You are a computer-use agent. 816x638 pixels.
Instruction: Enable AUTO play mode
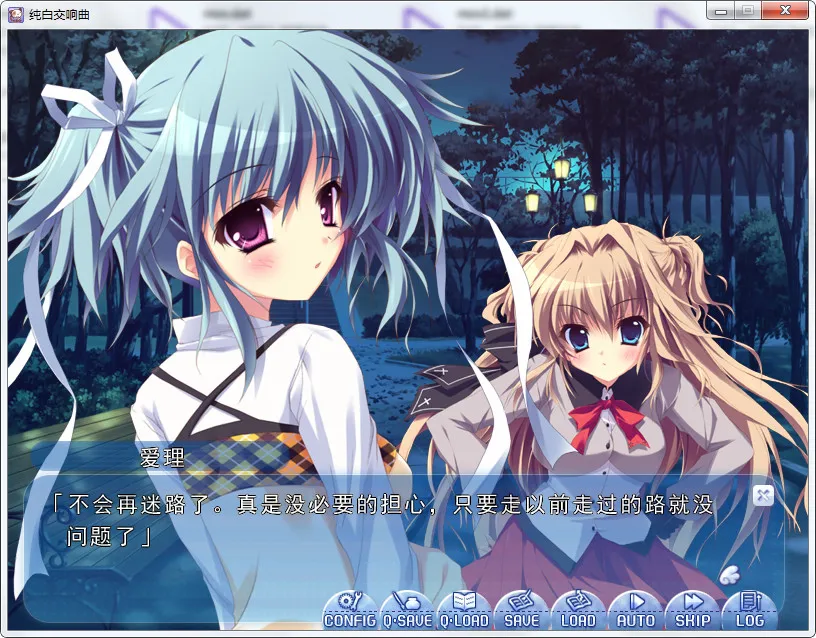coord(635,609)
